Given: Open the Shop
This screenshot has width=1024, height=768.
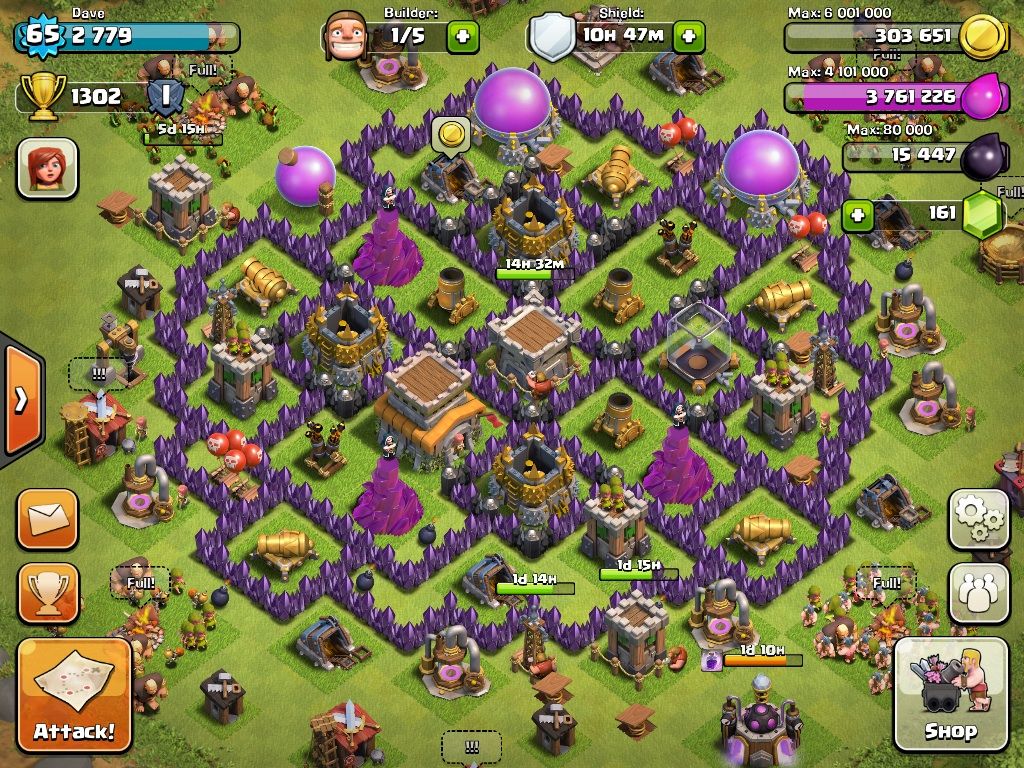Looking at the screenshot, I should 950,694.
